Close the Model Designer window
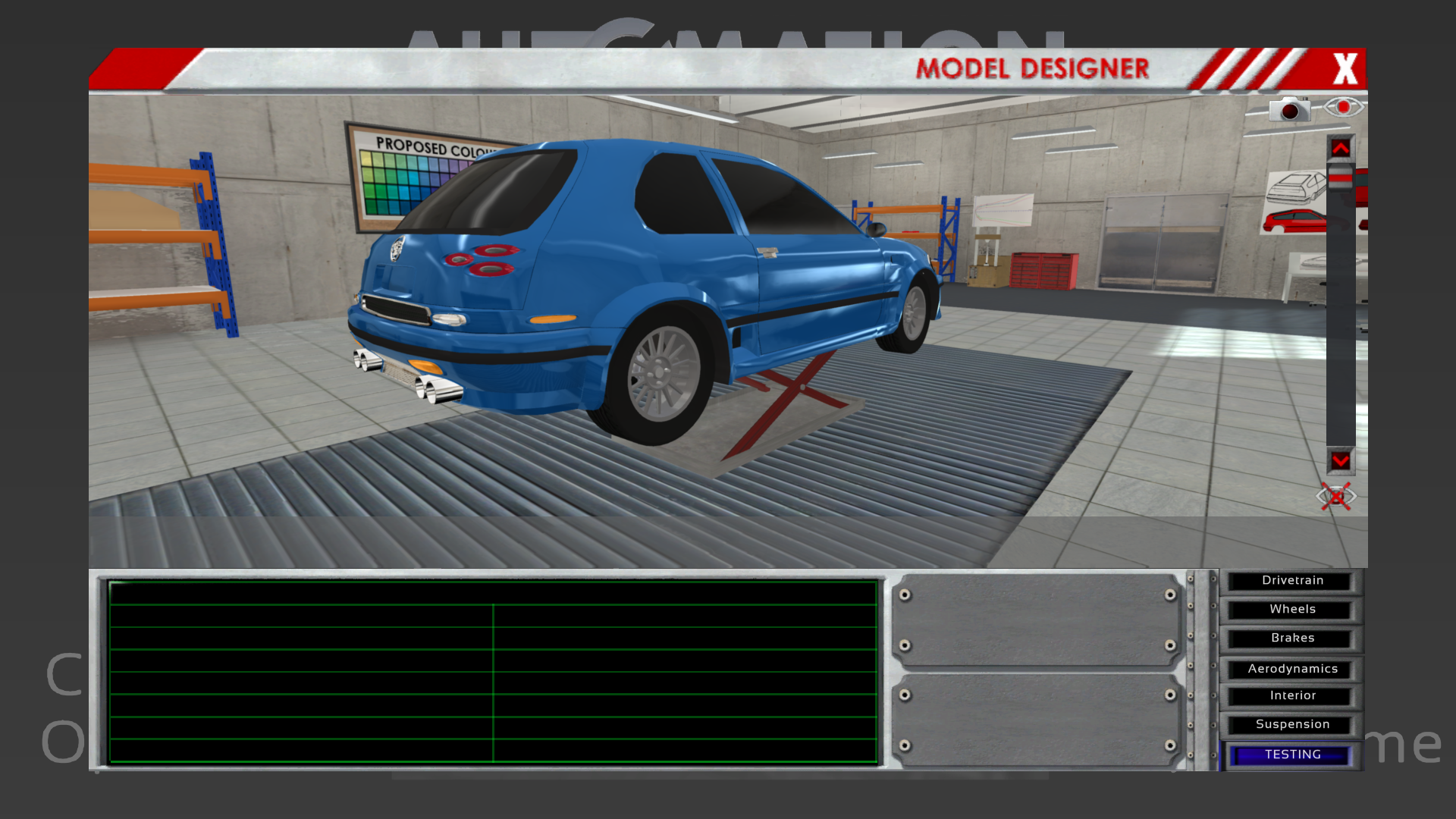 point(1345,69)
